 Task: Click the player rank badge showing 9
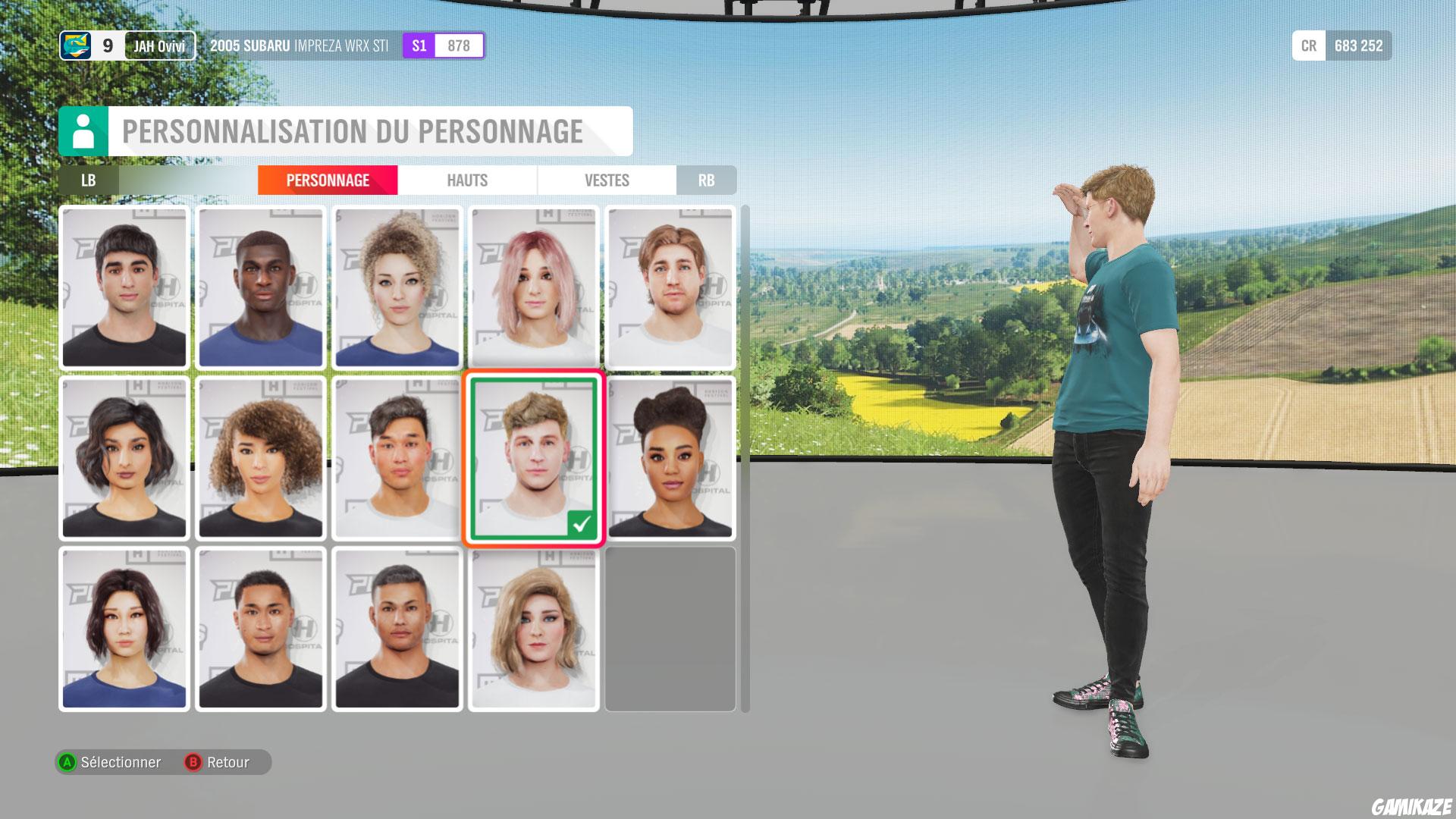pyautogui.click(x=106, y=45)
